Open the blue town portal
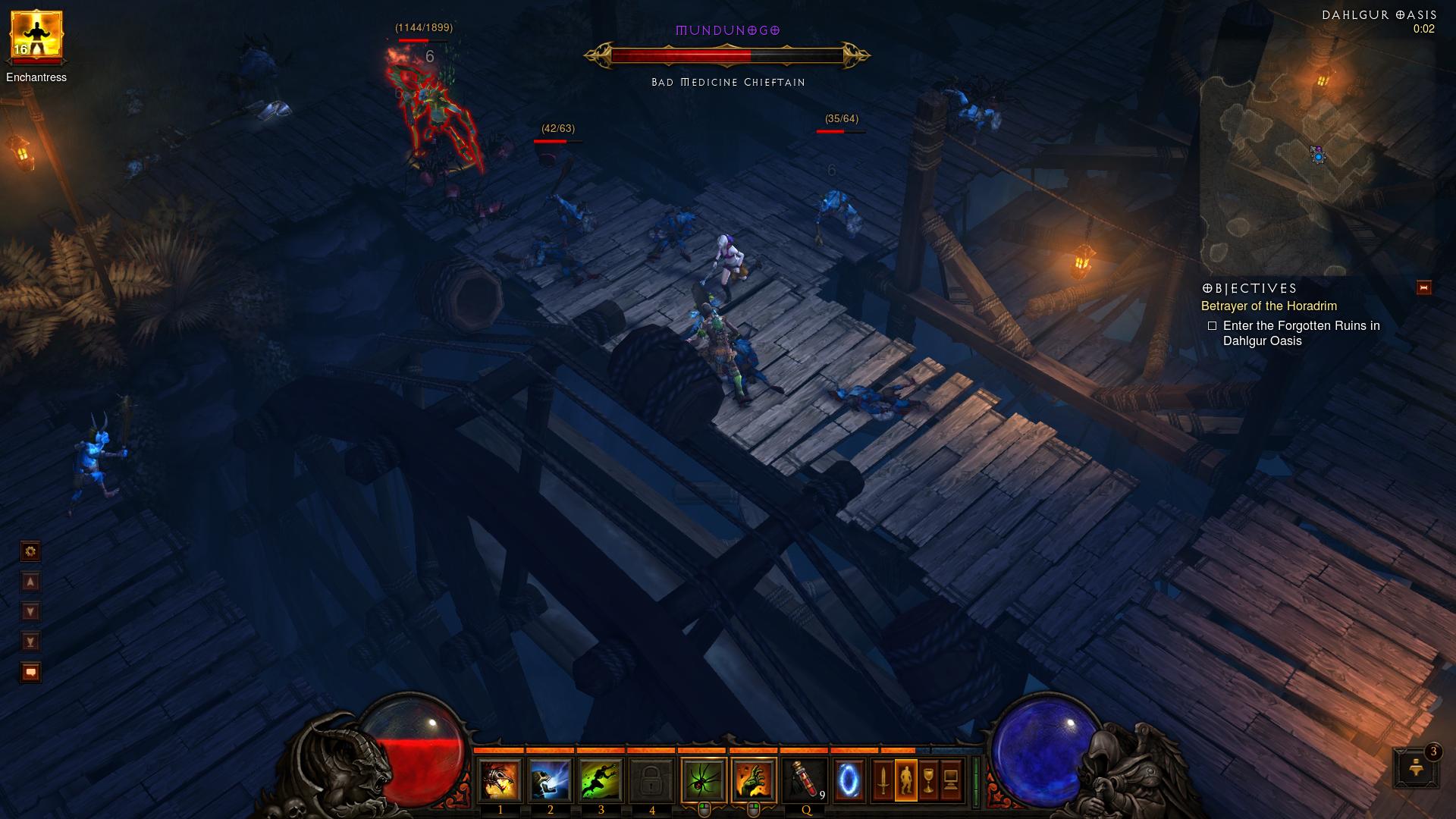This screenshot has width=1456, height=819. 849,780
